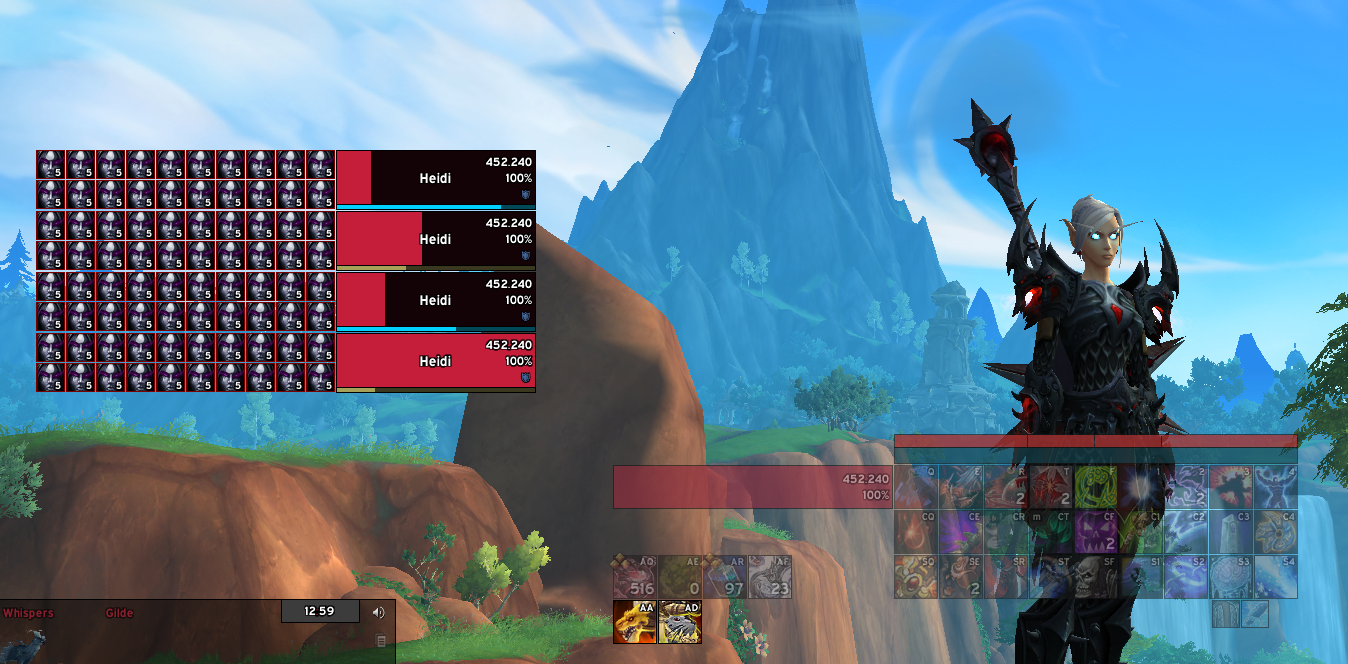Screen dimensions: 1348x664
Task: Use the stone monolith ability on C3
Action: point(1230,531)
